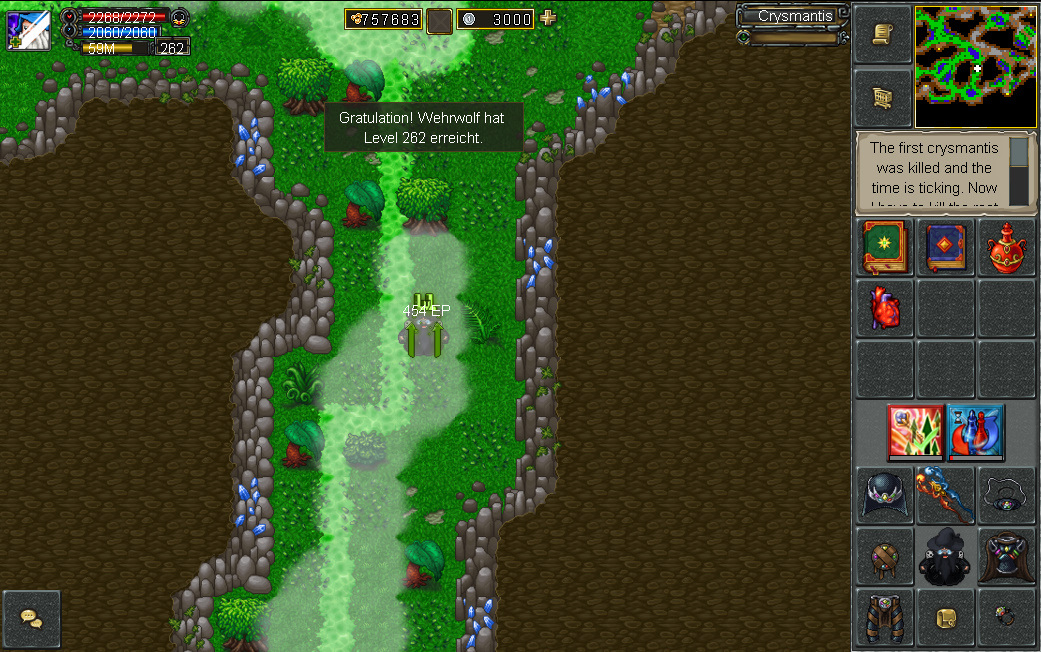This screenshot has width=1041, height=652.
Task: Select the green spellbook with star
Action: point(884,248)
